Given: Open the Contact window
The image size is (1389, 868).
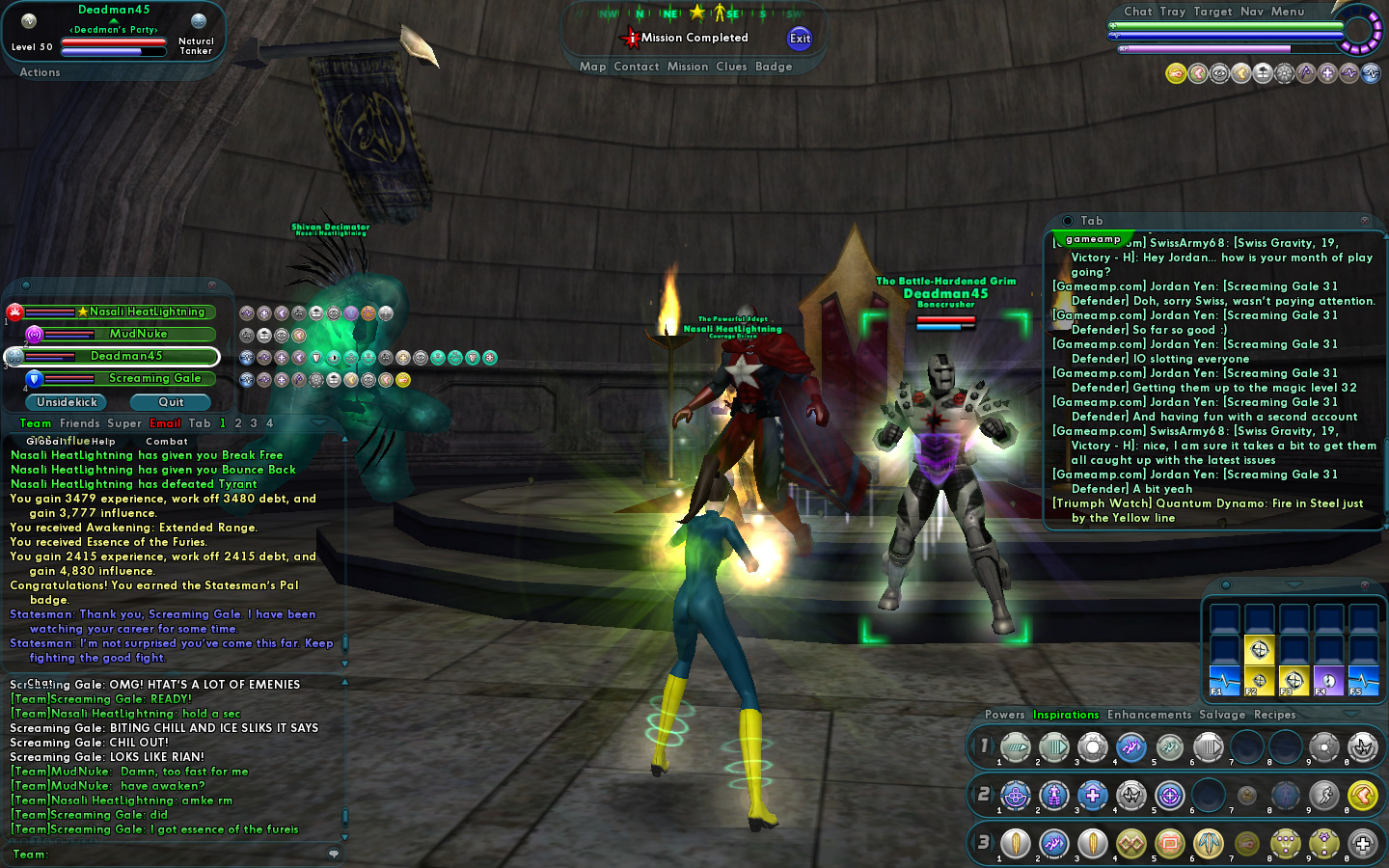Looking at the screenshot, I should pos(636,67).
